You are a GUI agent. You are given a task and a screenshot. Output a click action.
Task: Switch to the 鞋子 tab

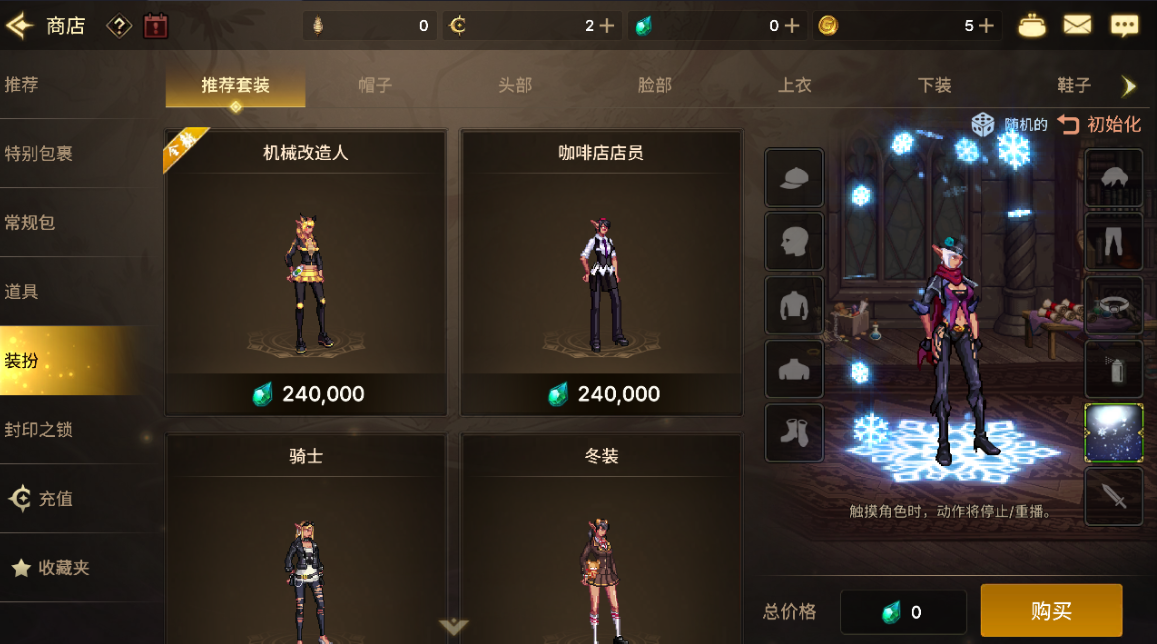tap(1074, 85)
